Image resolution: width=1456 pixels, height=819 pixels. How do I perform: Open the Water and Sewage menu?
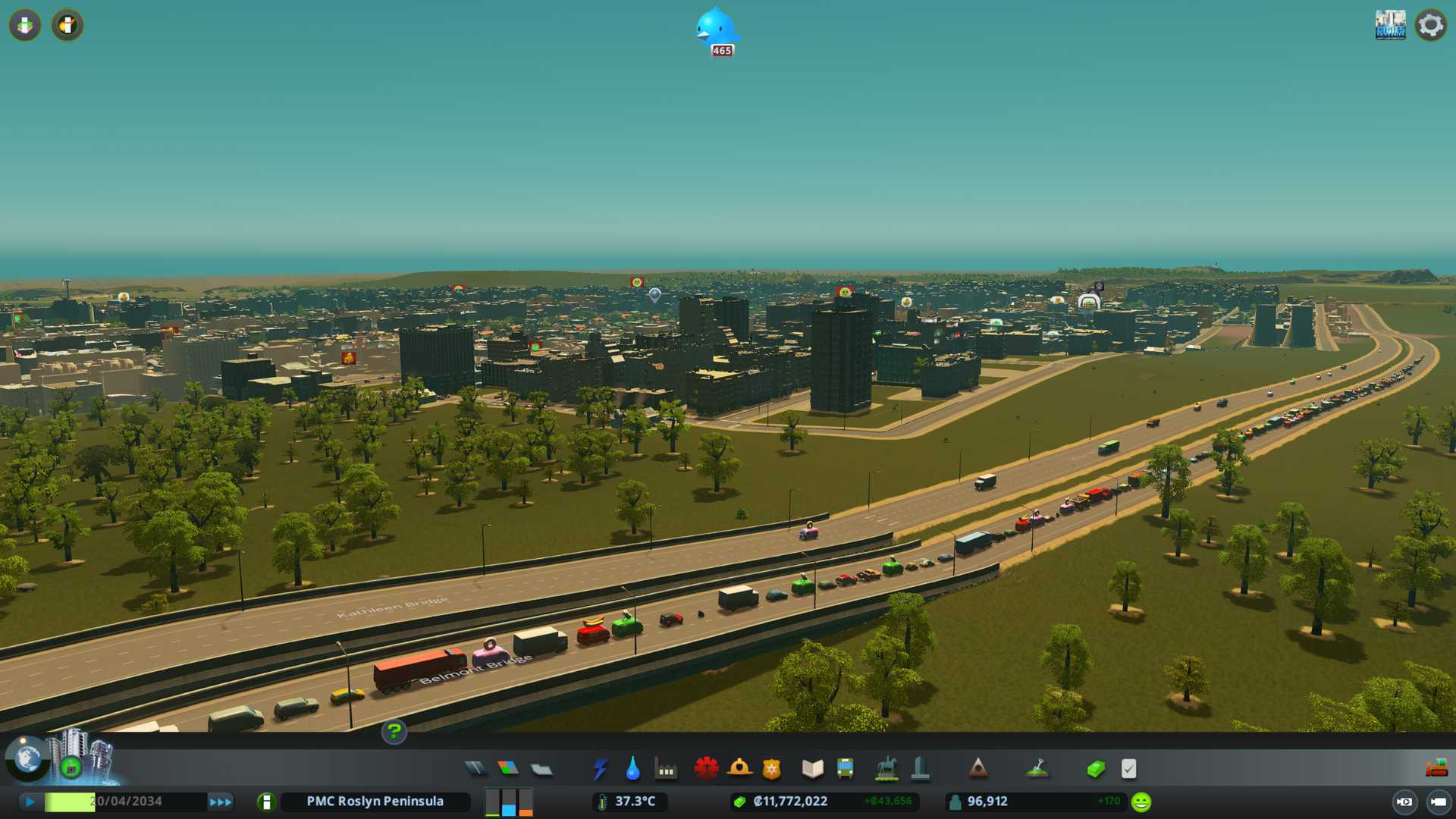pyautogui.click(x=632, y=769)
